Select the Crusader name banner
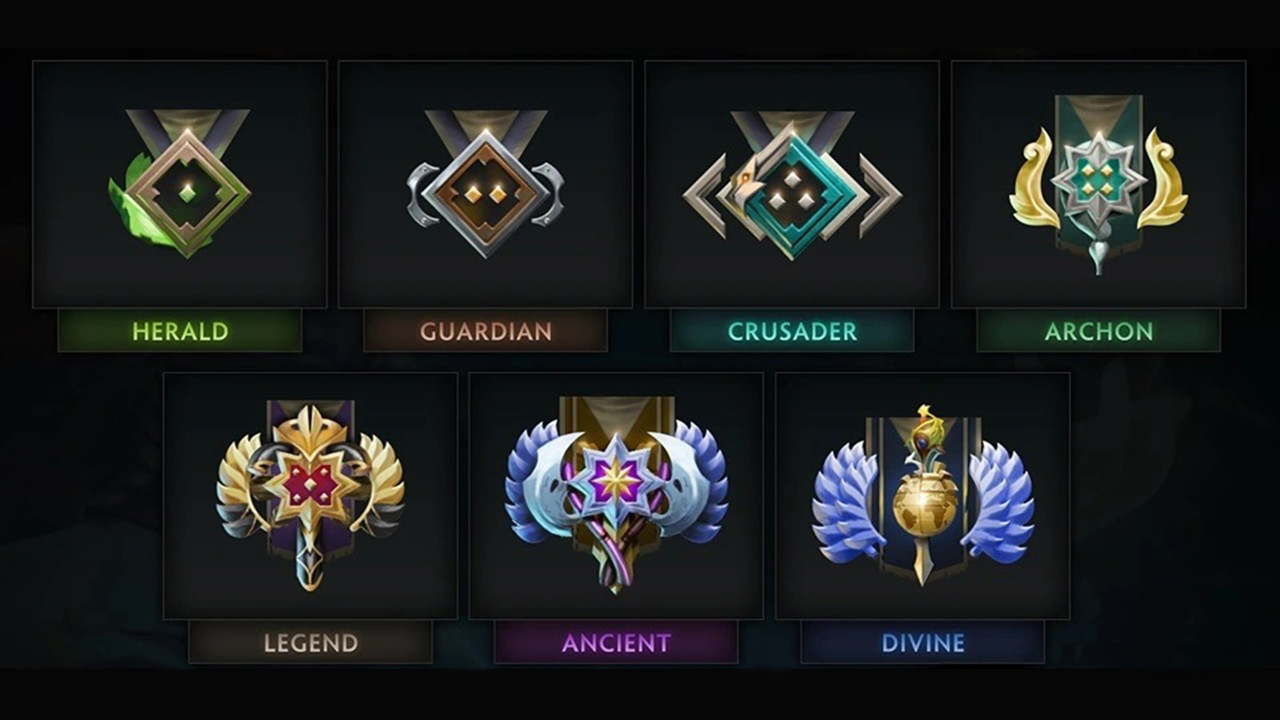The image size is (1280, 720). 791,333
